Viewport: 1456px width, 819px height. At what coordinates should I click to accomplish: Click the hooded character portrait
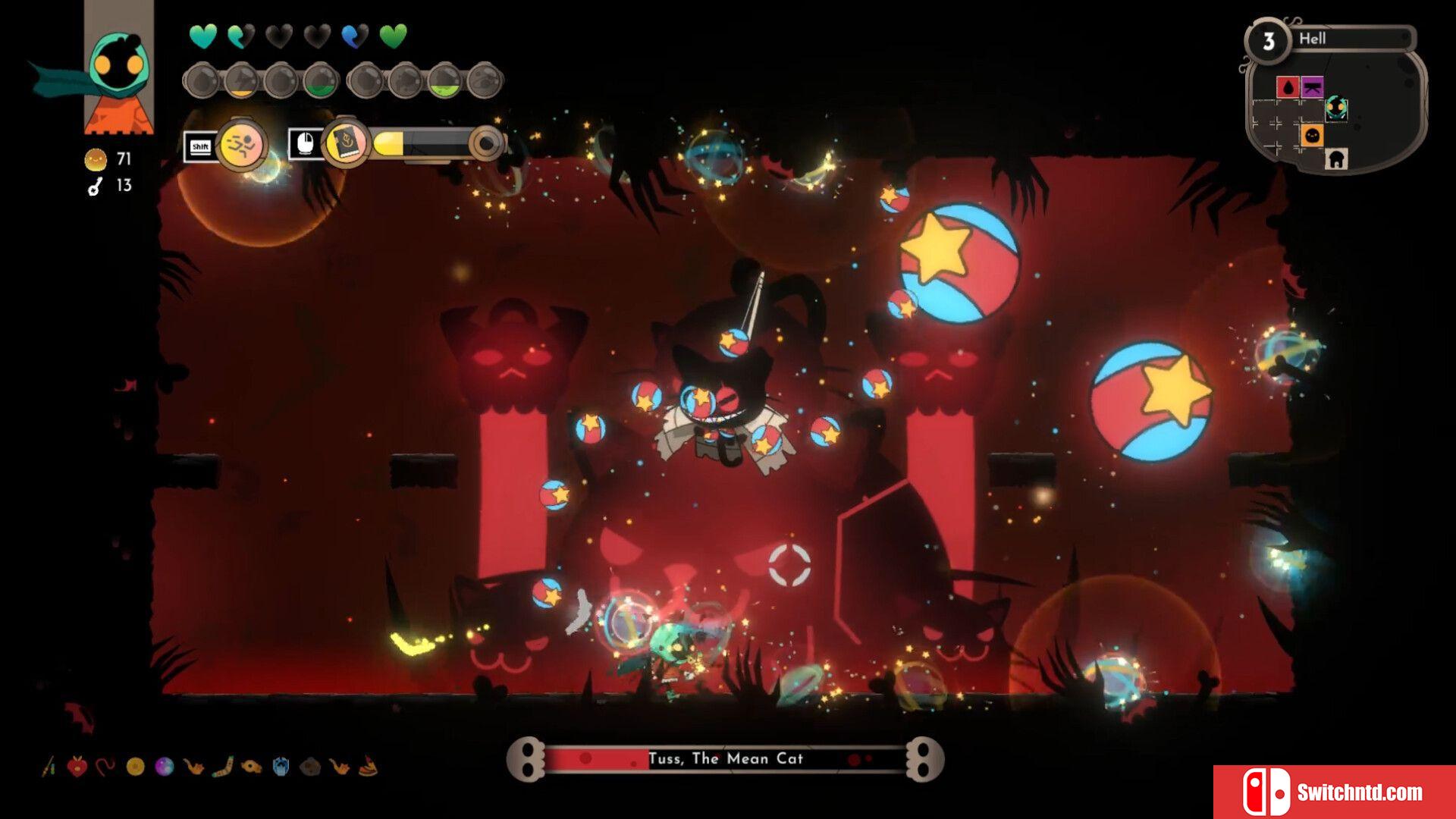(118, 70)
